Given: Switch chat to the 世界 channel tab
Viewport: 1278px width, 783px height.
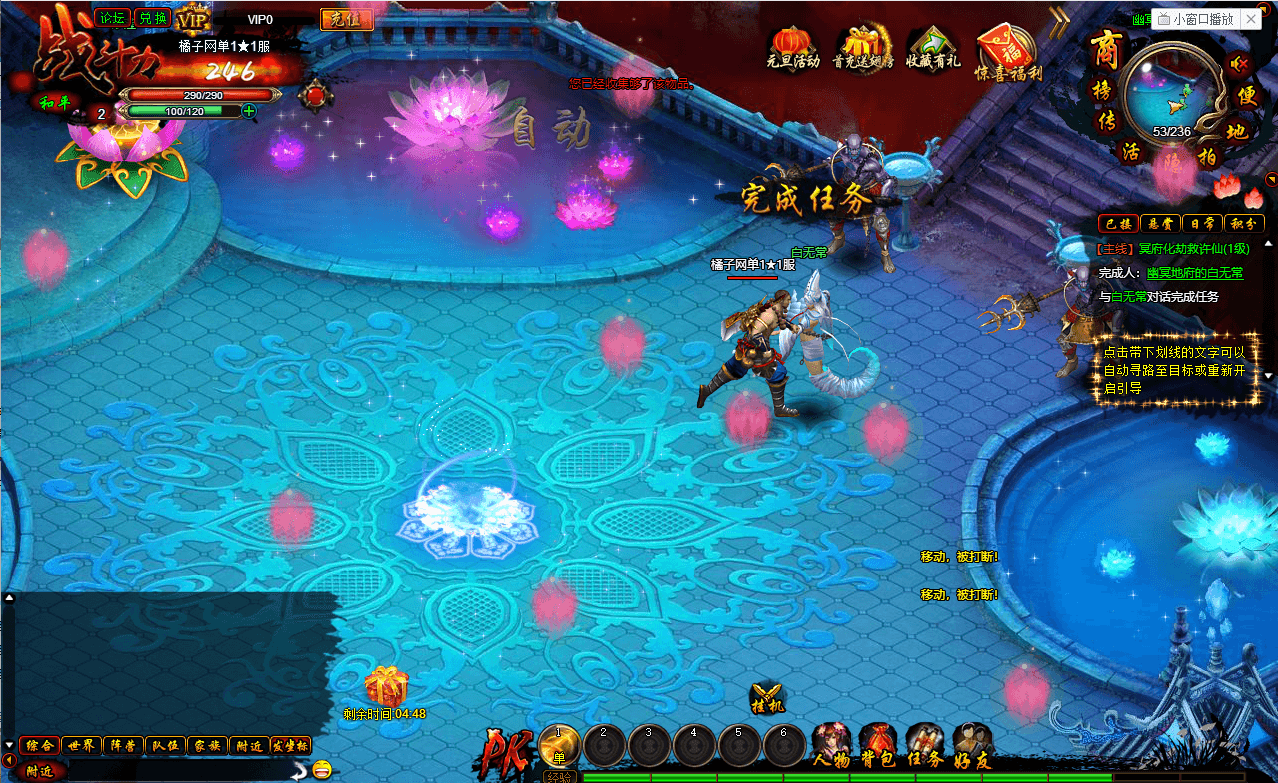Looking at the screenshot, I should (82, 745).
